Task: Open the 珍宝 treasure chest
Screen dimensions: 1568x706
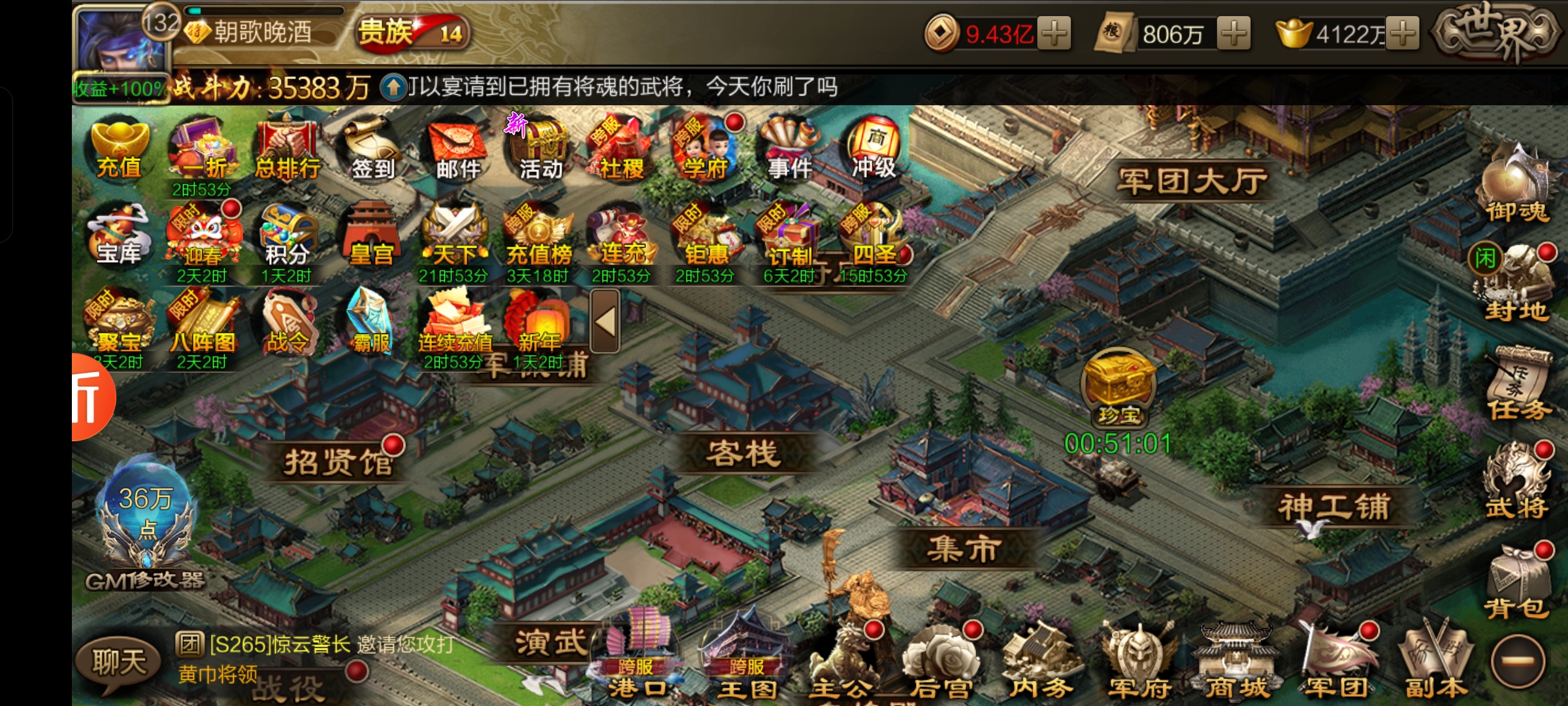Action: pos(1119,386)
